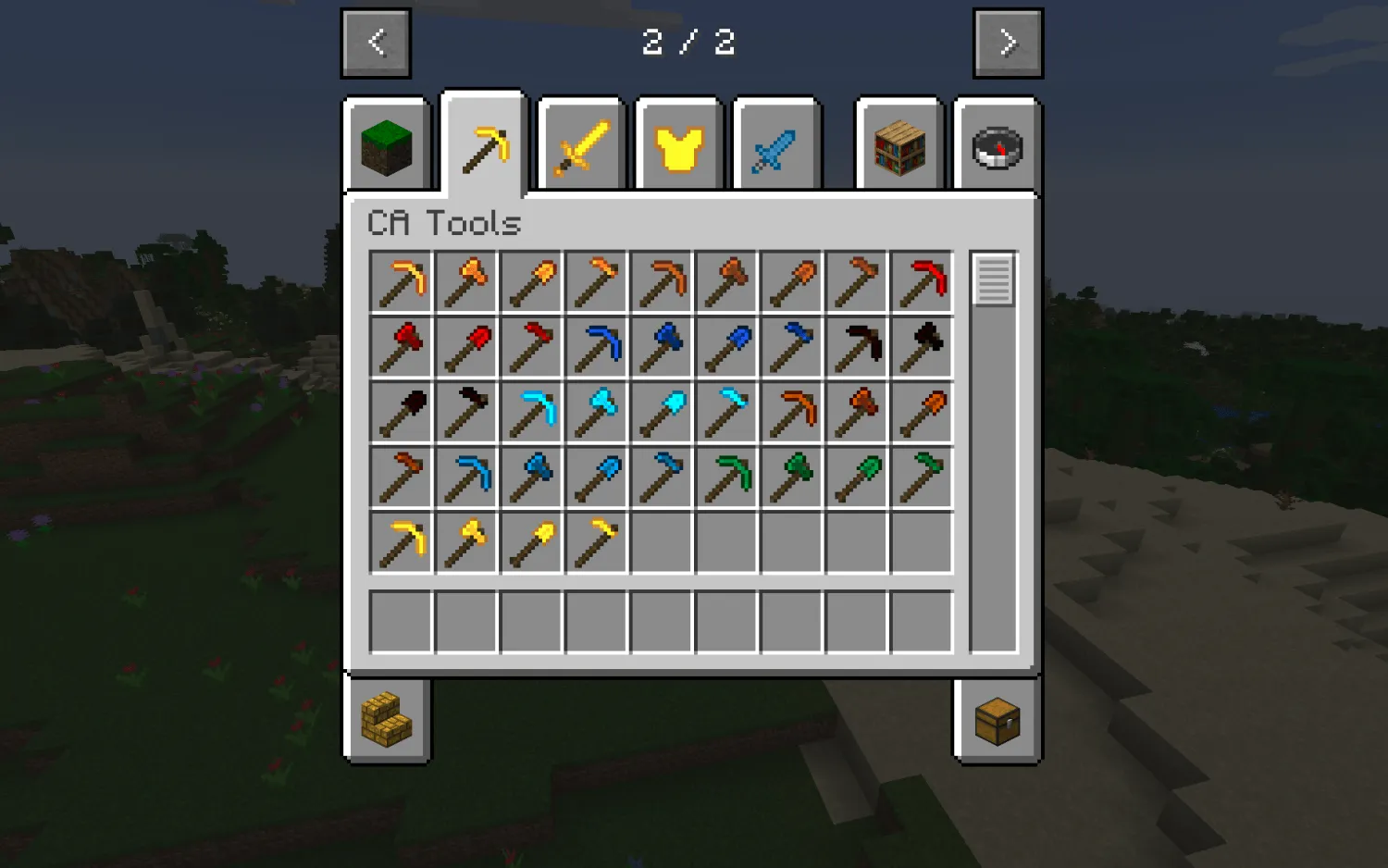The image size is (1388, 868).
Task: Go to the next page with the right arrow
Action: coord(1007,42)
